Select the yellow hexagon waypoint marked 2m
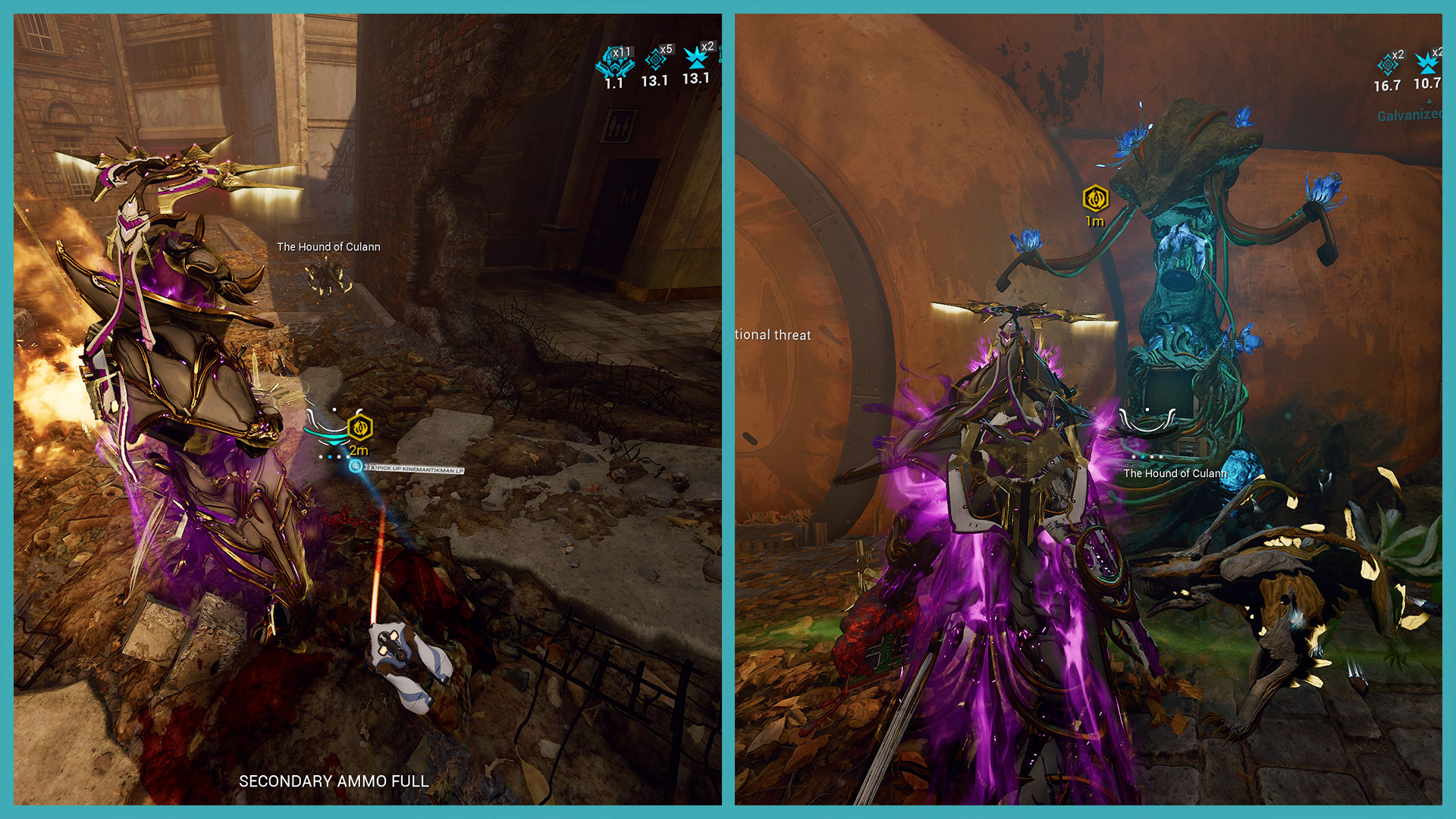 point(359,428)
